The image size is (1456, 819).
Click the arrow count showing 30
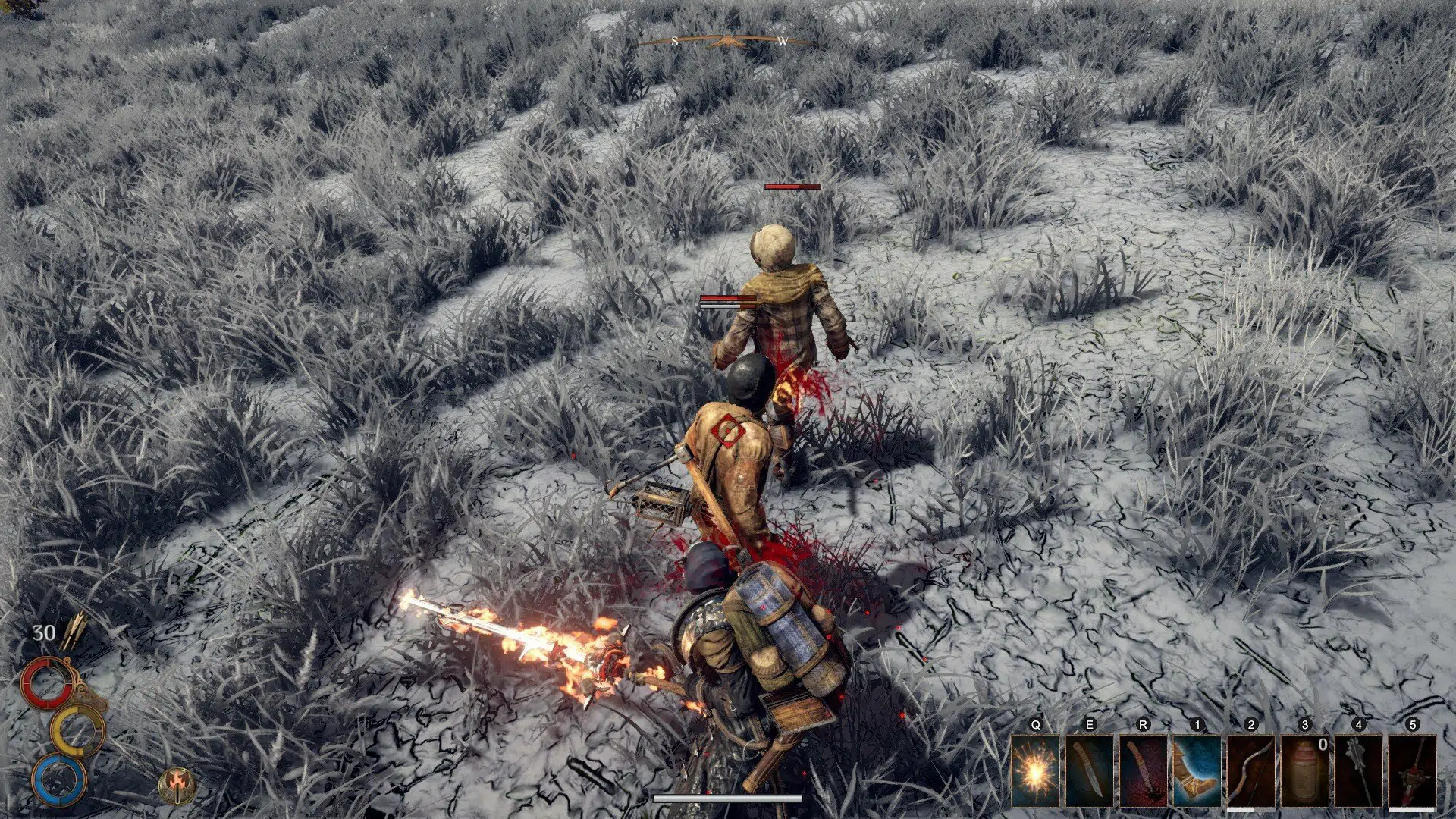44,632
